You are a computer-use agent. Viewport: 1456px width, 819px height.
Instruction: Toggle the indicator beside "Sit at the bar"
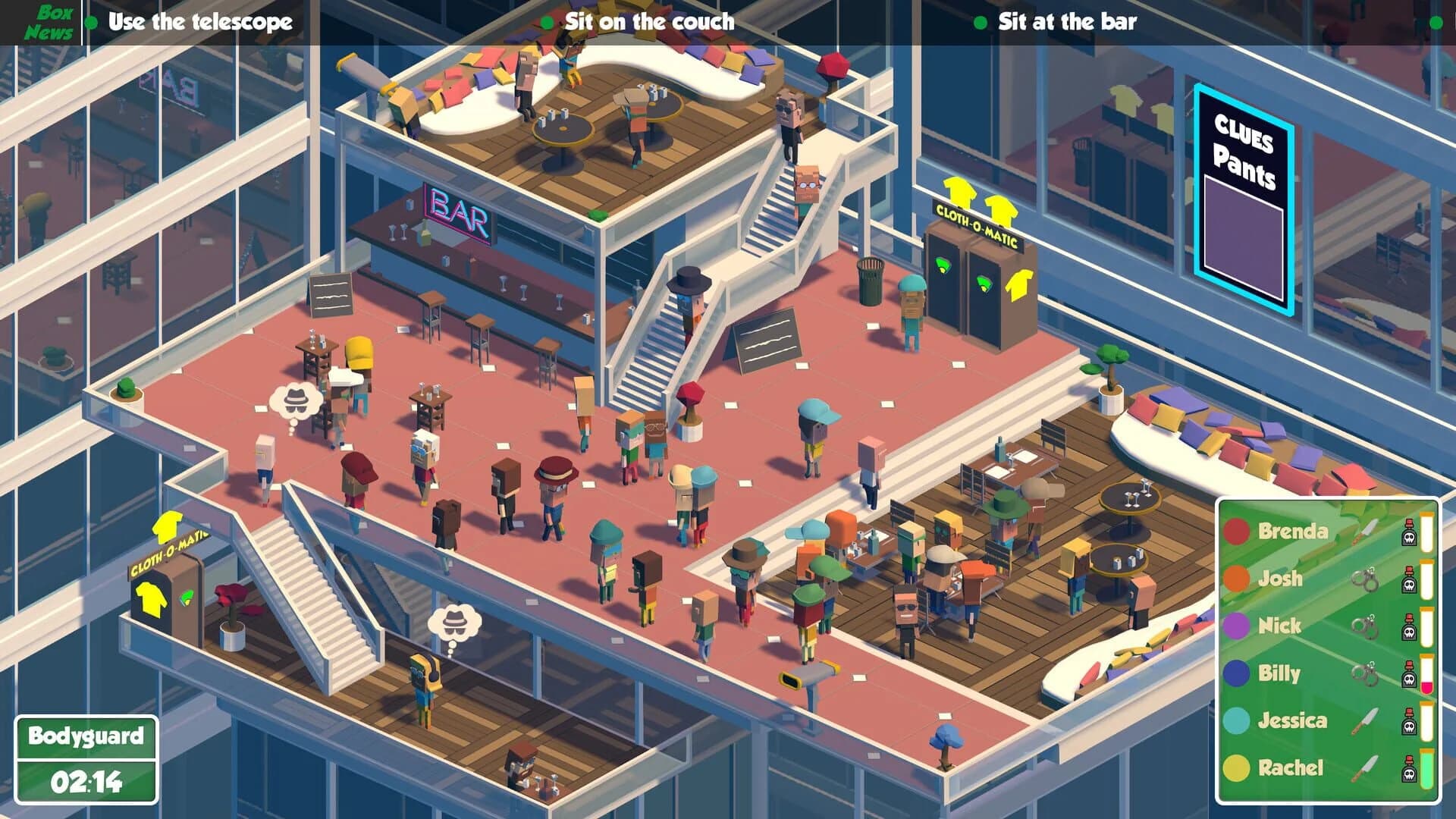pos(978,21)
